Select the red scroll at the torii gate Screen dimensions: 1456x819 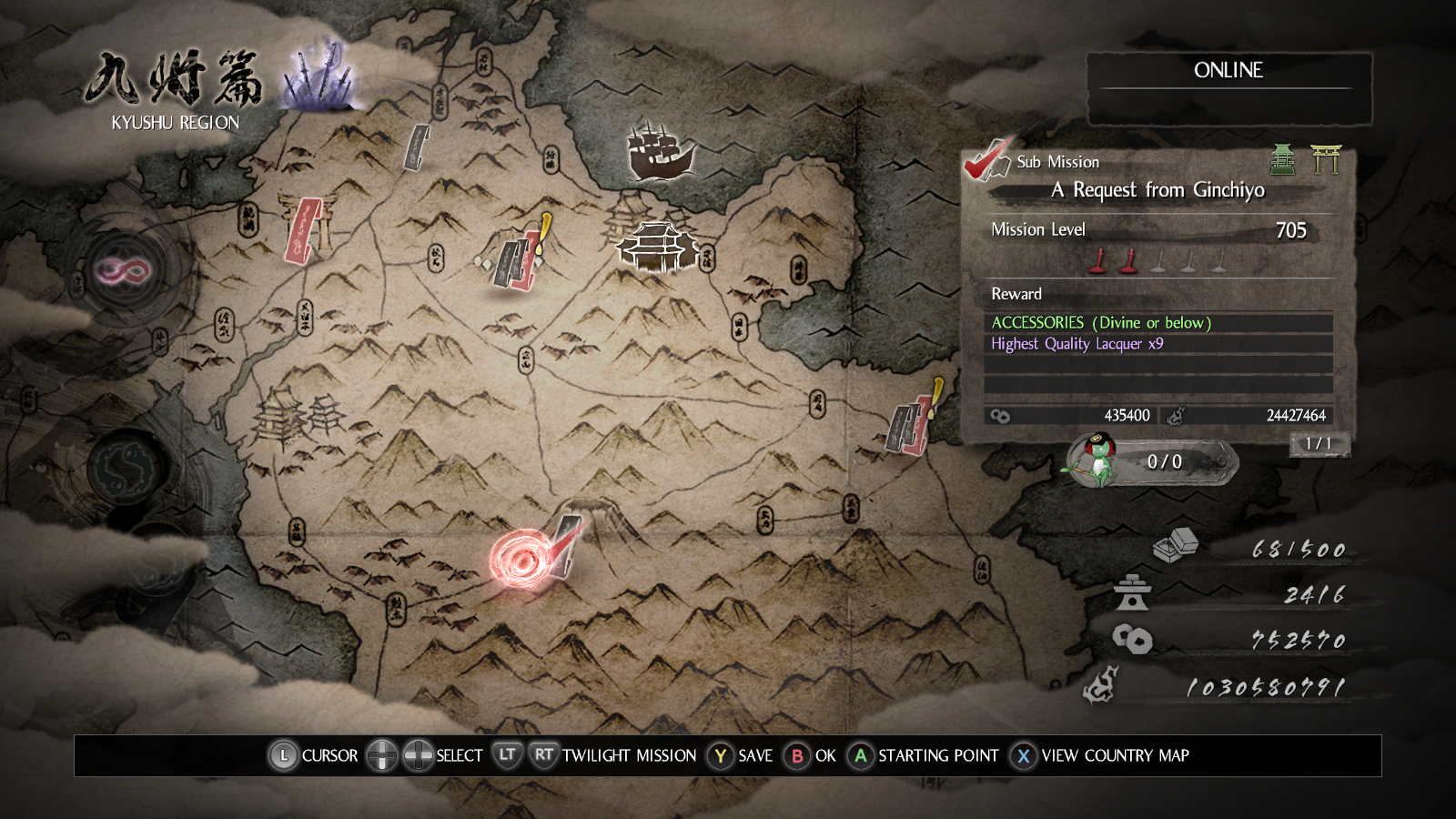303,229
